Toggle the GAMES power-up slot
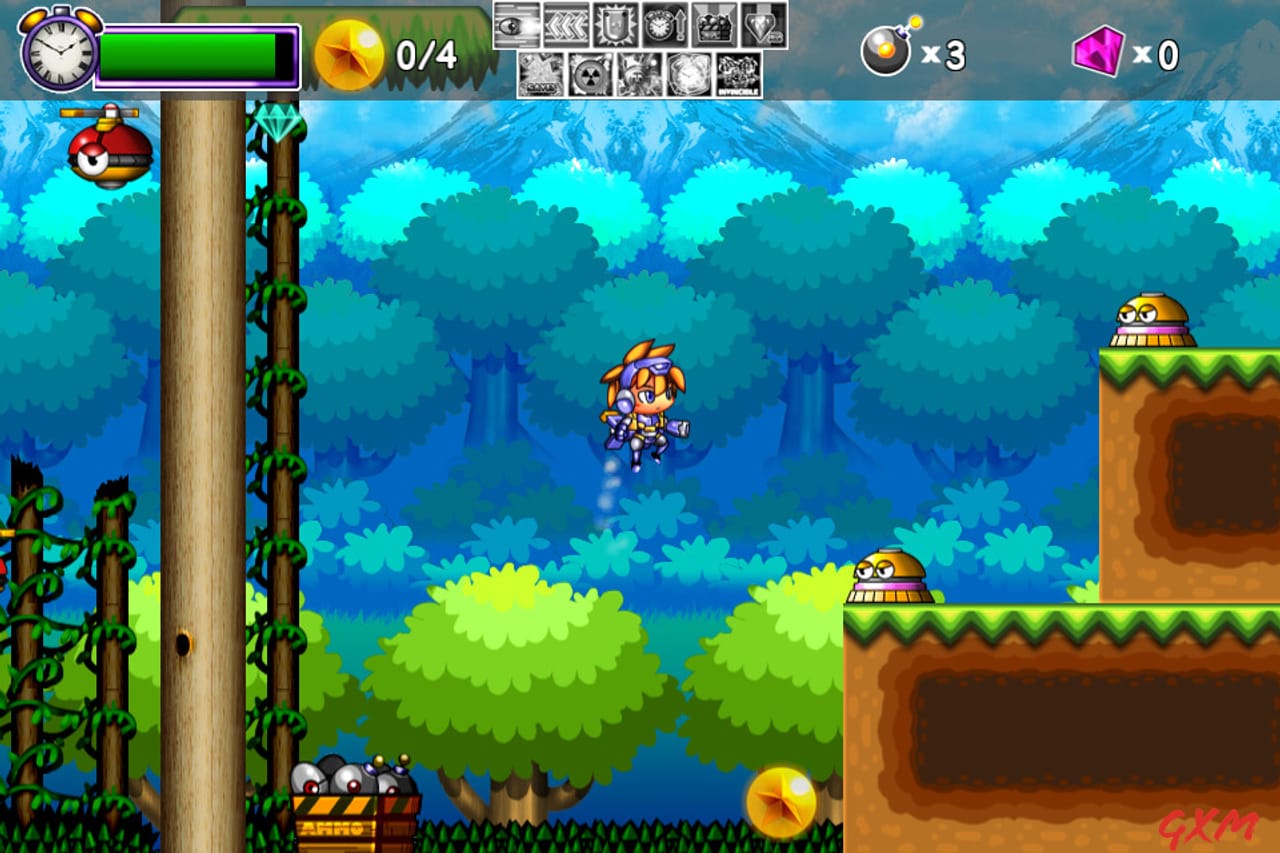Screen dimensions: 1280x853 543,74
